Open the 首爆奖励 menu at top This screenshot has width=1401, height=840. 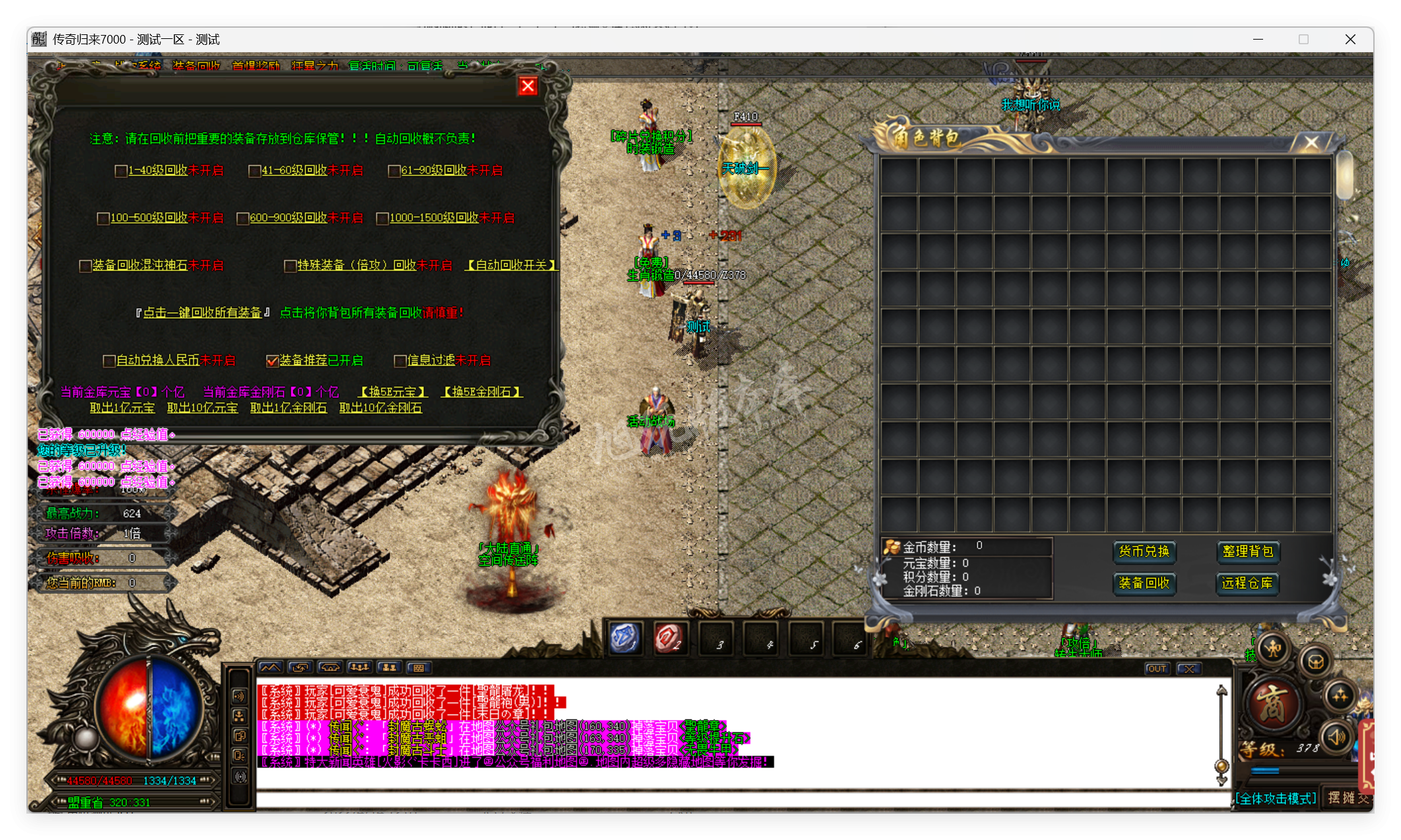pos(256,66)
